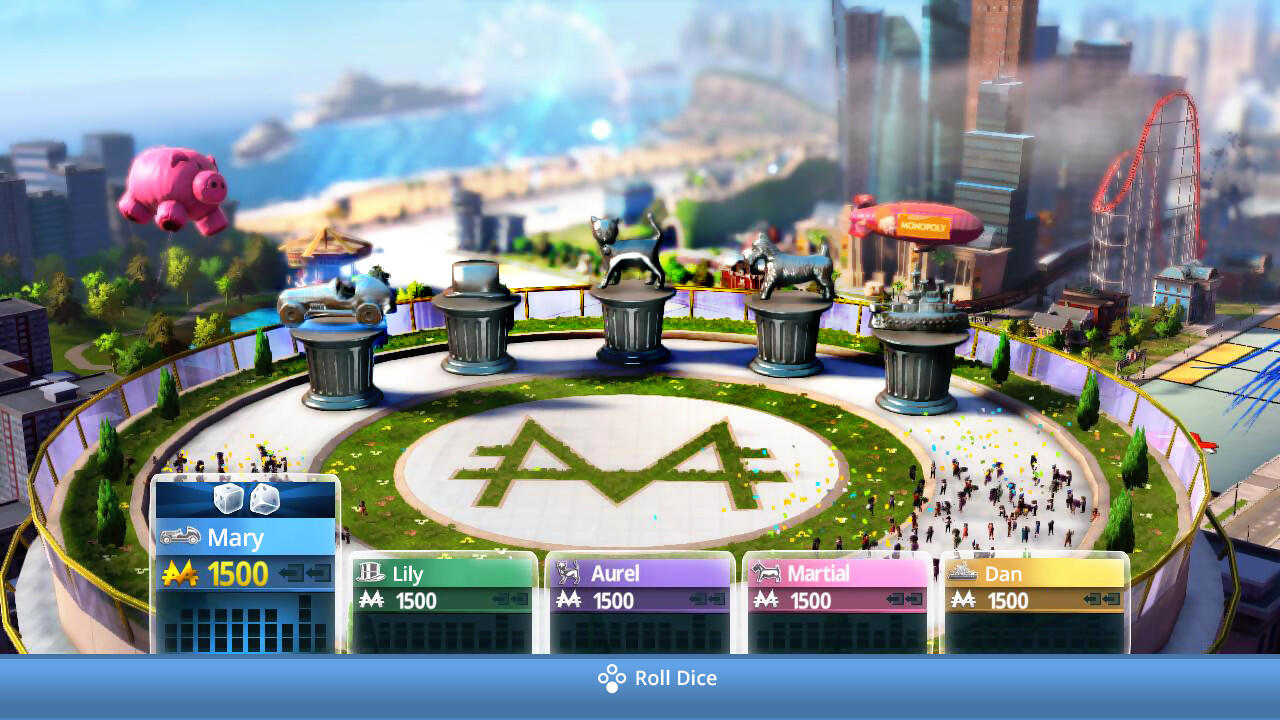Screen dimensions: 1280x720
Task: Click Aurel's cat token icon
Action: click(566, 573)
